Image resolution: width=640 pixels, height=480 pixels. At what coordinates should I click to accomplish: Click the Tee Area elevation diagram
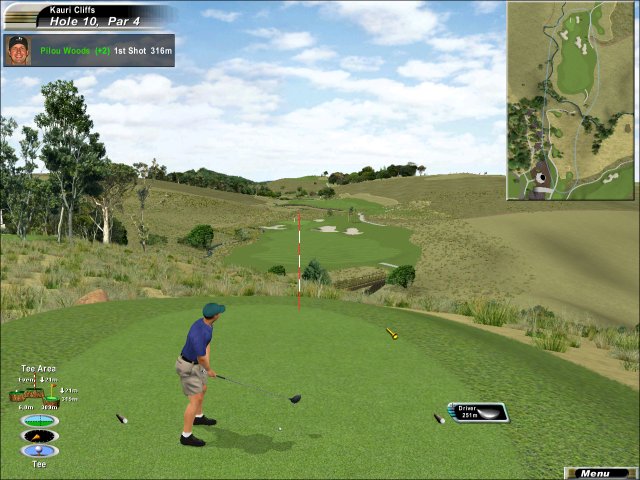point(39,392)
